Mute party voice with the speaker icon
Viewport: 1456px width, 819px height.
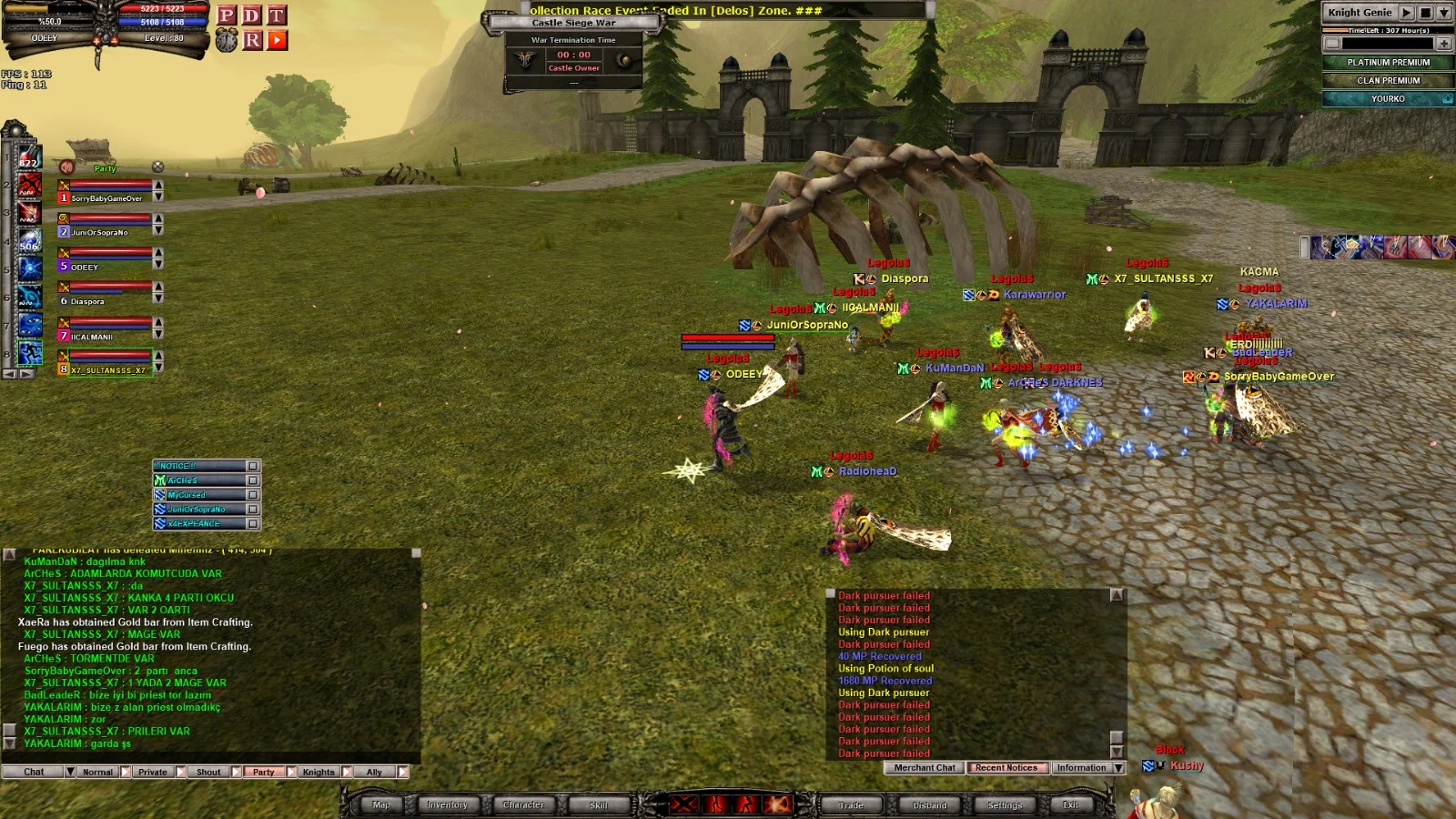point(66,167)
